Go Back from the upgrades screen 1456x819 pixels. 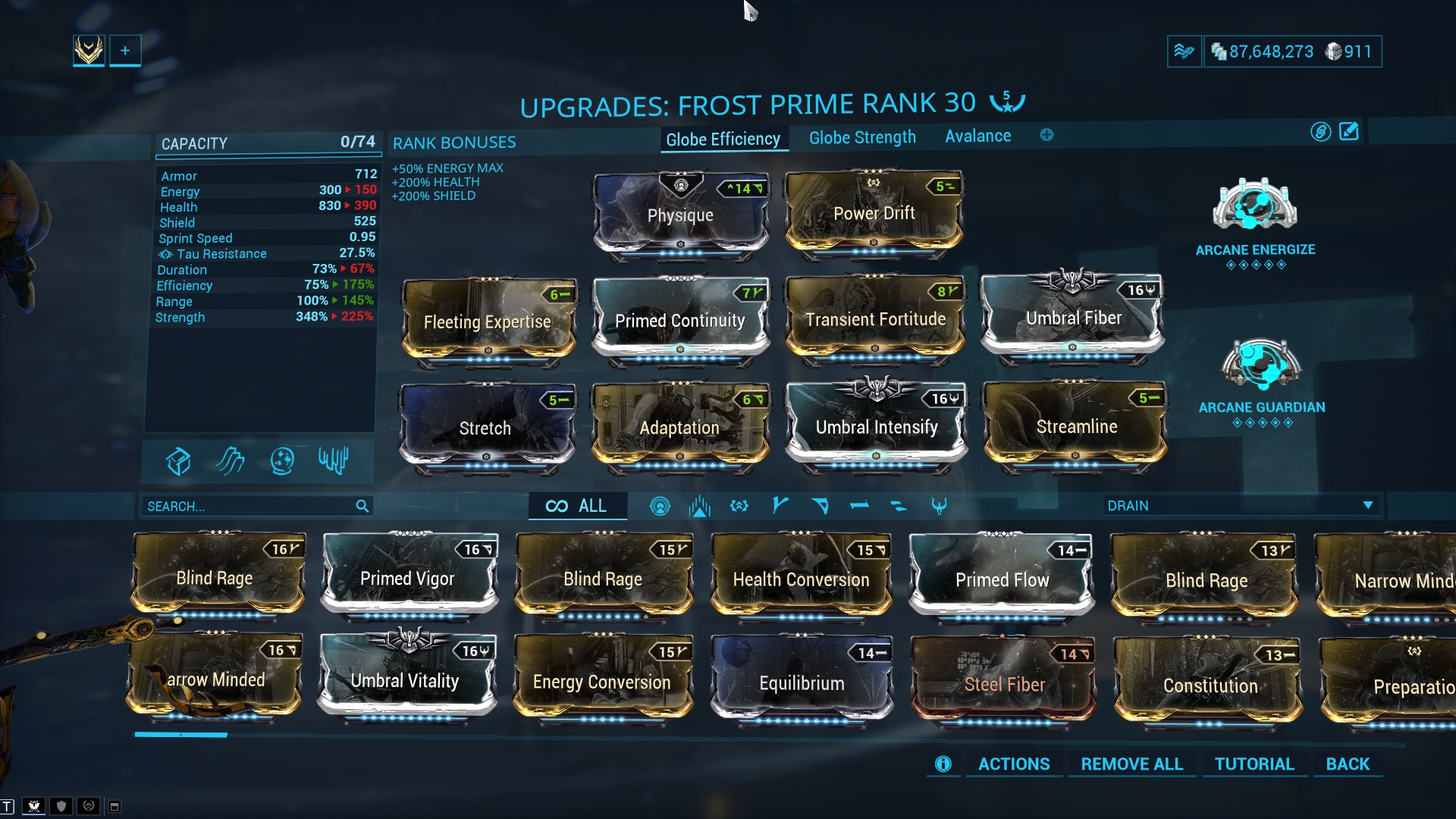pos(1348,764)
